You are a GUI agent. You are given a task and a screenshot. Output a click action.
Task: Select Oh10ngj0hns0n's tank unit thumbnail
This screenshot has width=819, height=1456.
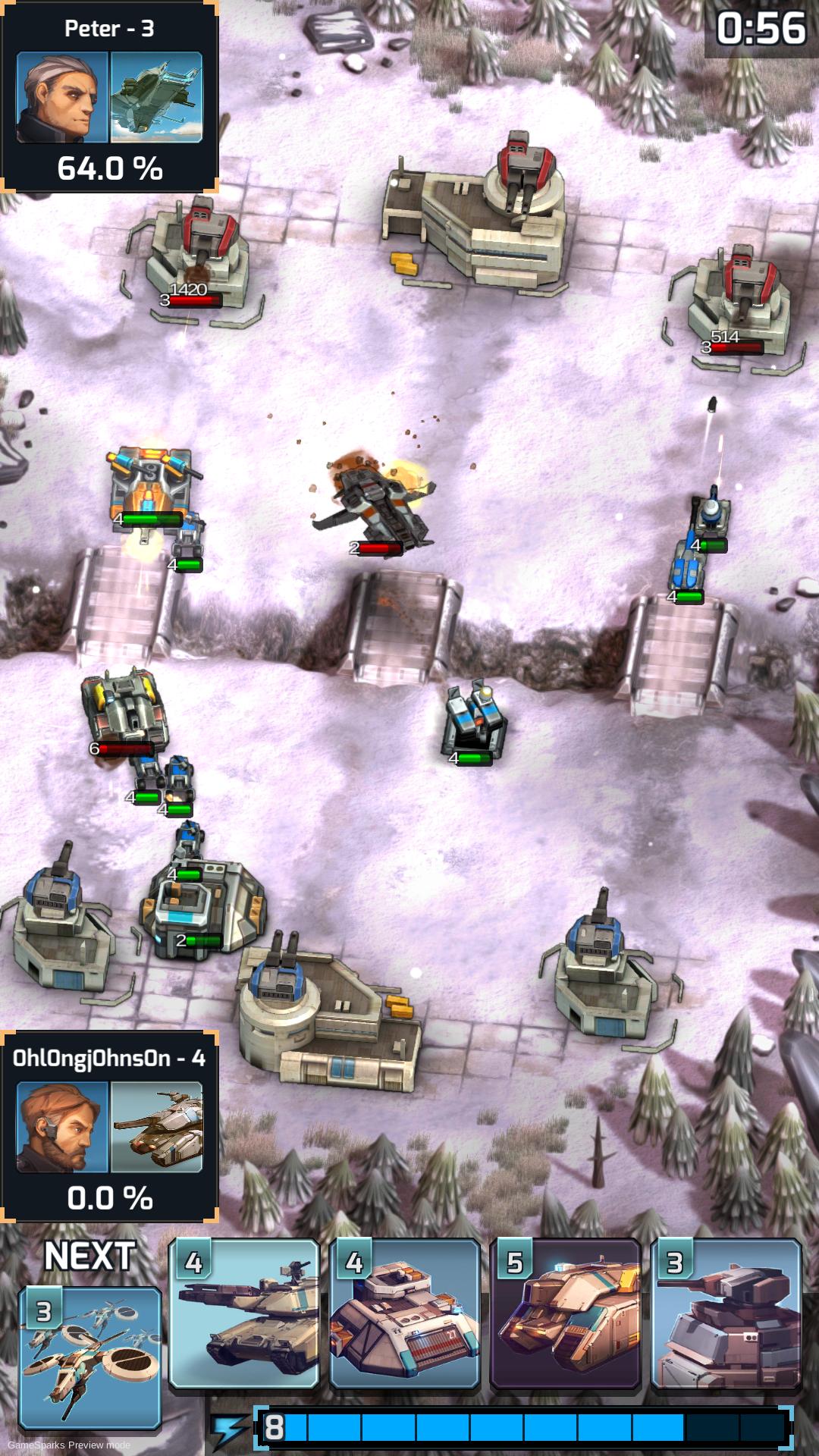pyautogui.click(x=156, y=1126)
